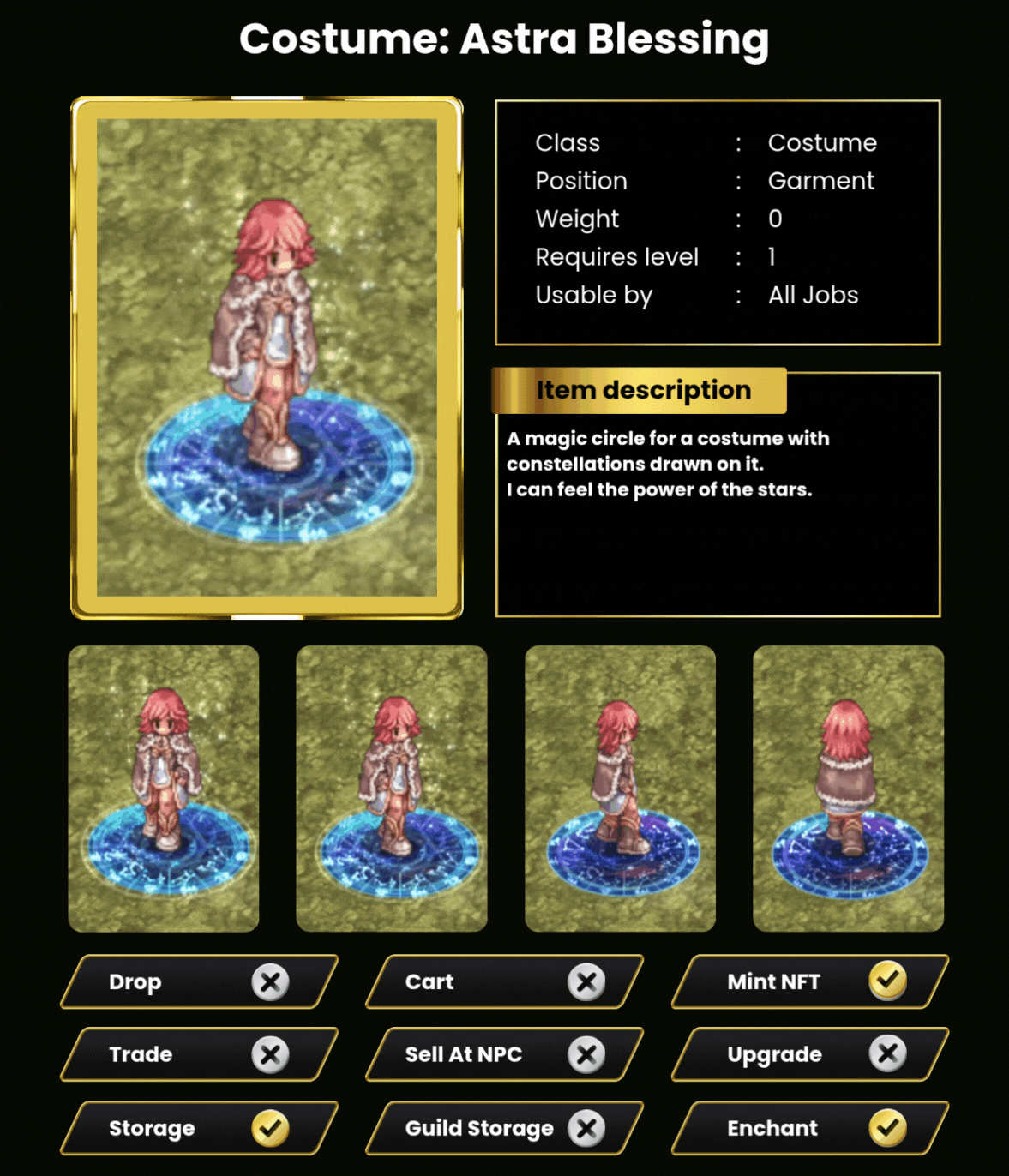Select the Storage badge with checkmark
Viewport: 1009px width, 1176px height.
tap(199, 1128)
